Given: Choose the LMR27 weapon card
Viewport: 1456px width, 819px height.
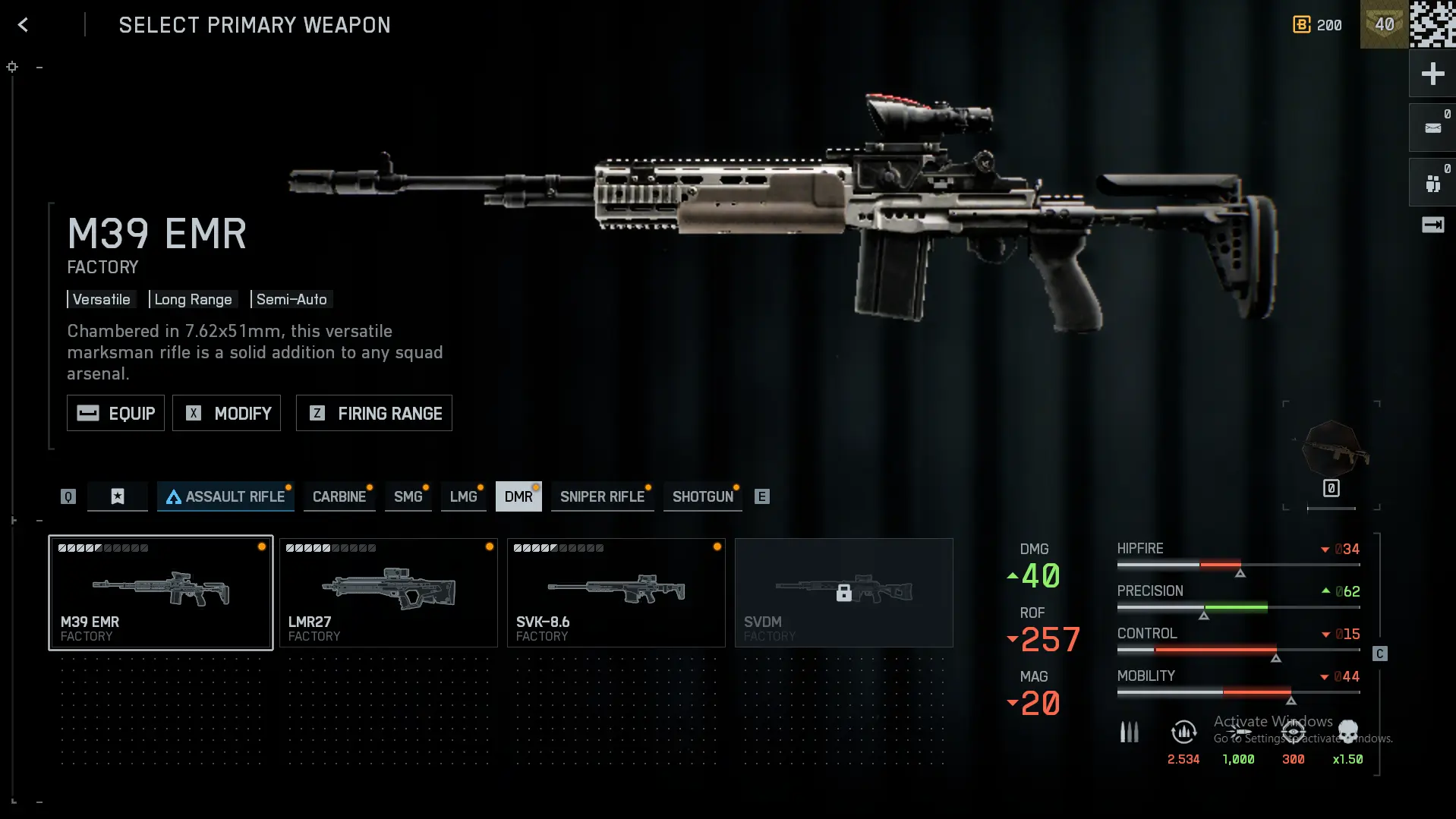Looking at the screenshot, I should click(389, 593).
